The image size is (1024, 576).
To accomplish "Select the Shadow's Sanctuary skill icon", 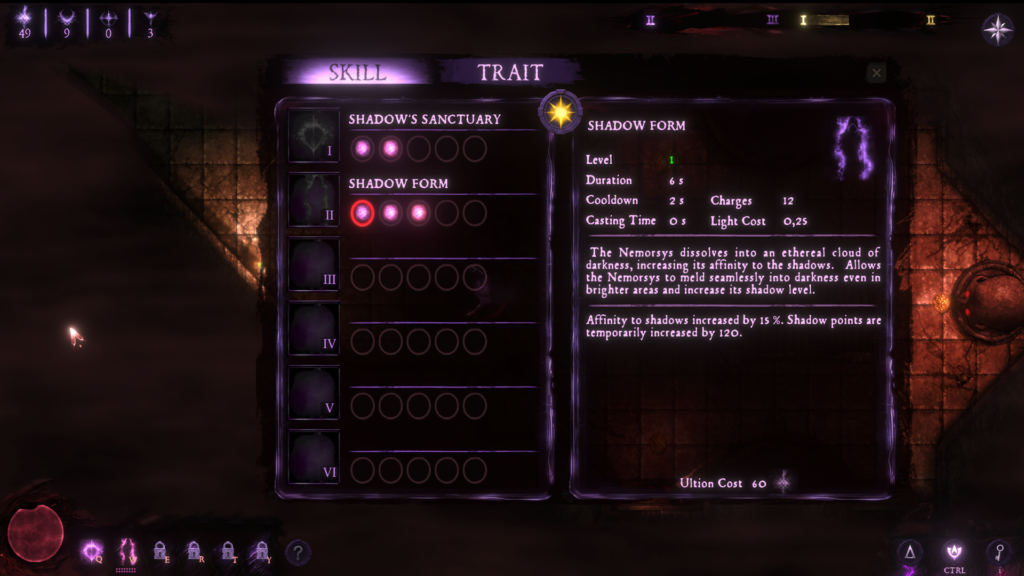I will (x=314, y=136).
